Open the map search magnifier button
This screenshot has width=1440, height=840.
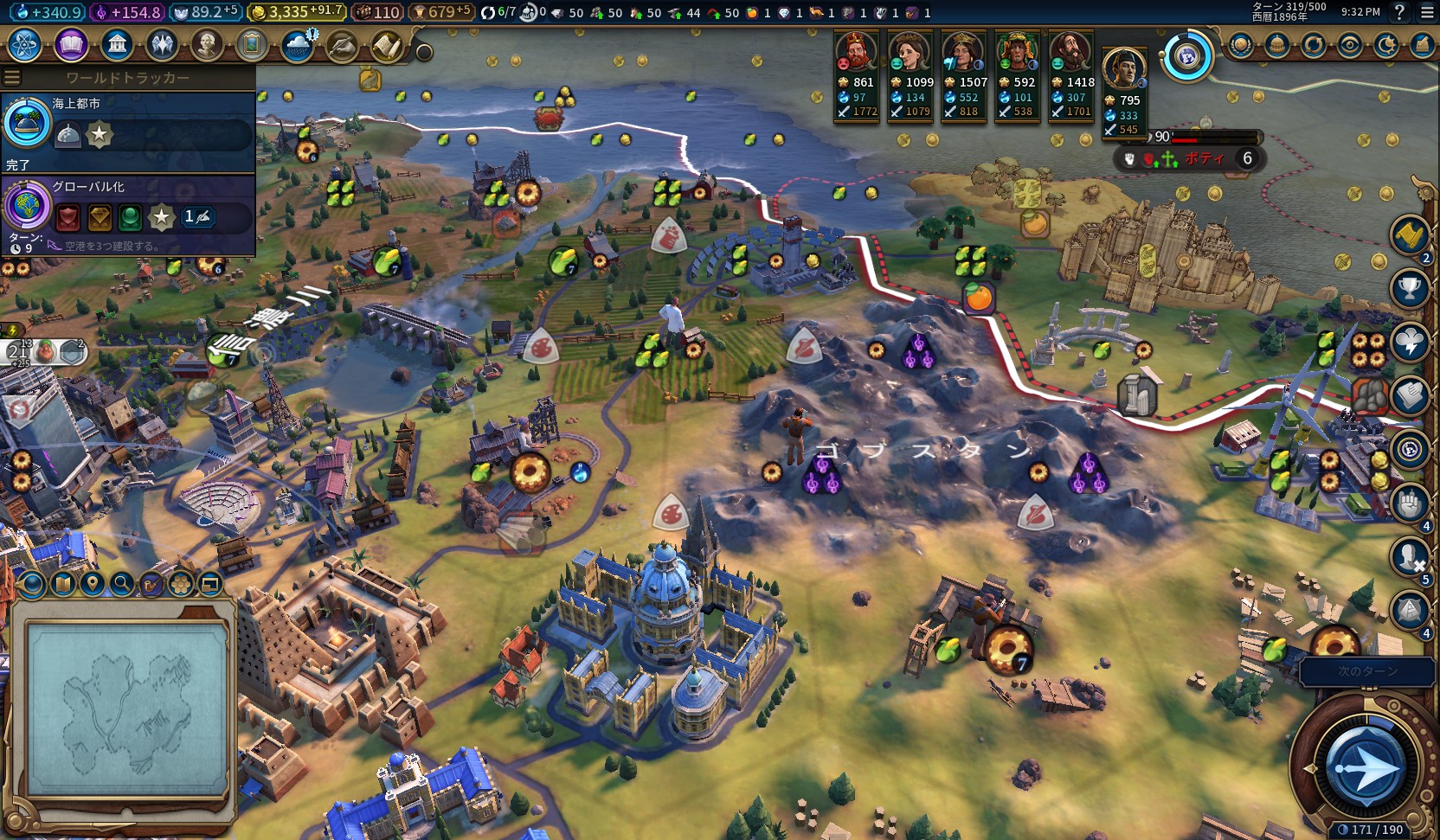(x=122, y=585)
